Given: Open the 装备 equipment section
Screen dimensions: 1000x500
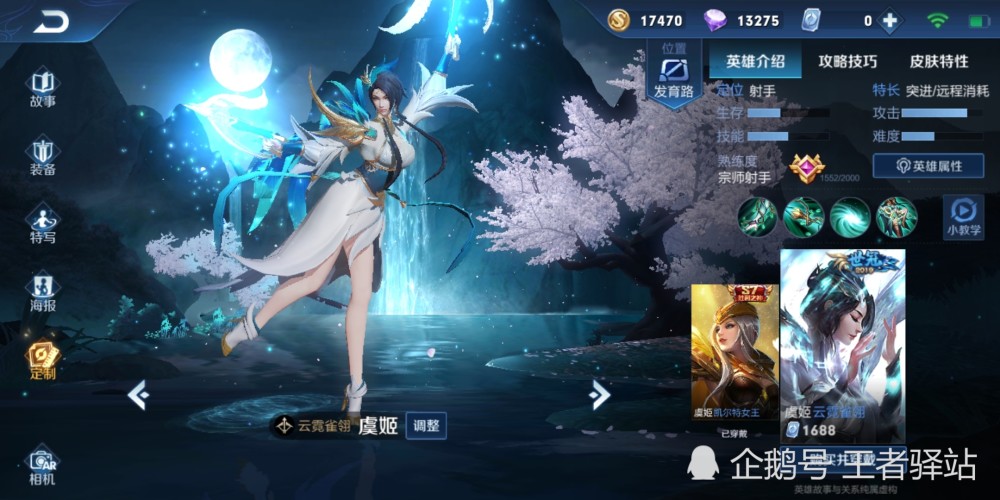Looking at the screenshot, I should tap(42, 156).
